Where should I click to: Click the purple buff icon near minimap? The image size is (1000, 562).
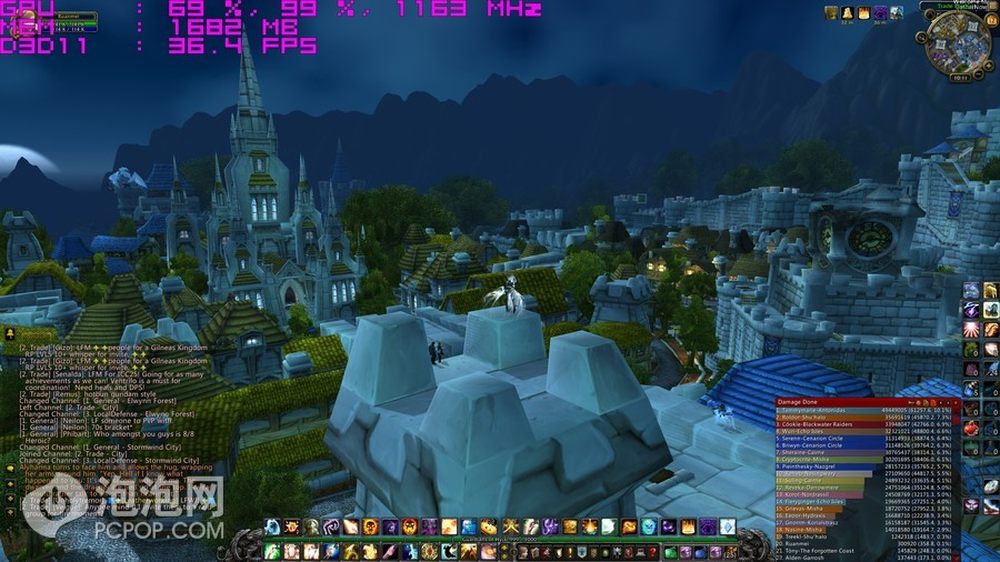(881, 13)
